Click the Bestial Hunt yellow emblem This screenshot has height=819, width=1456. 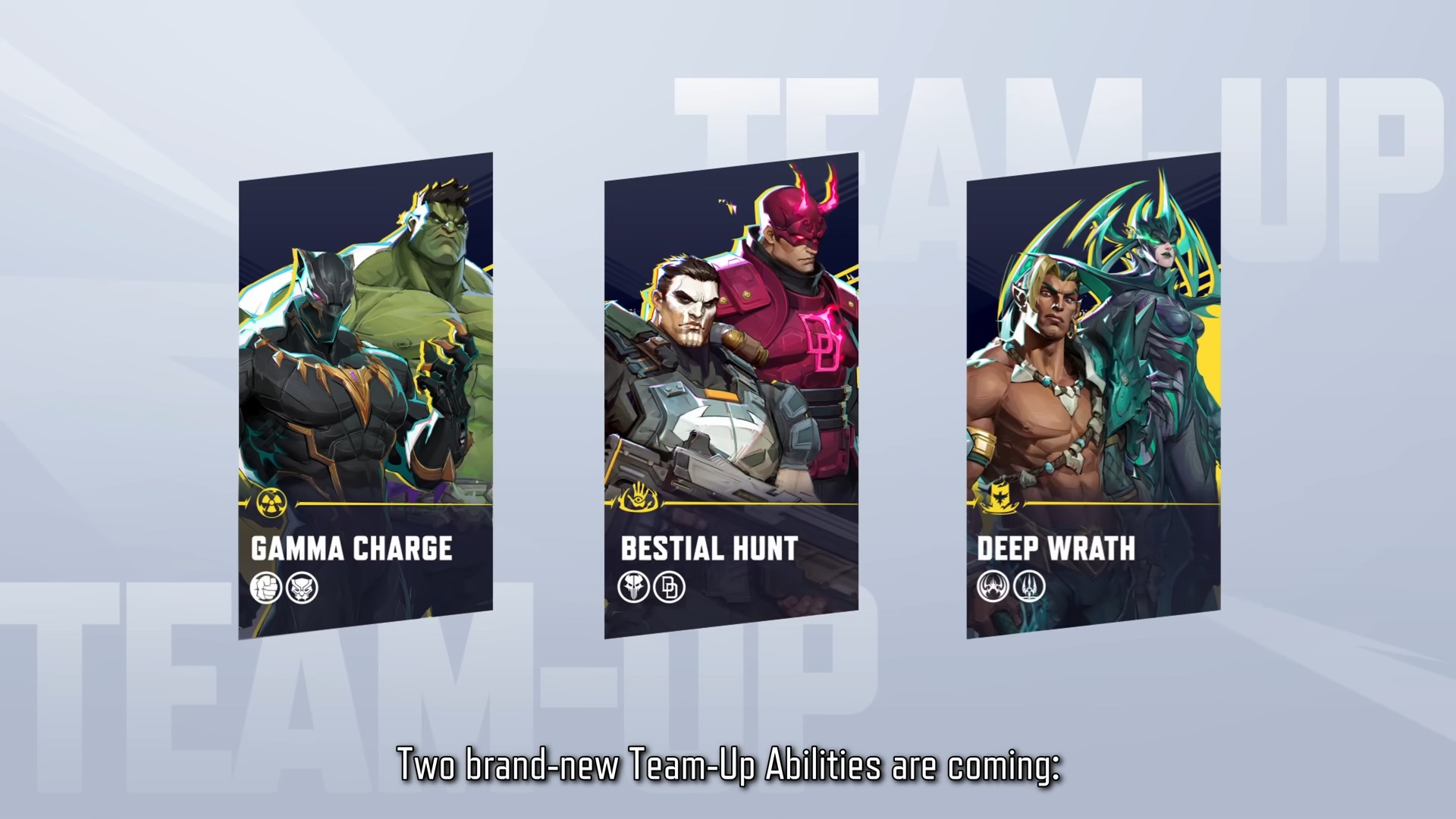tap(638, 498)
